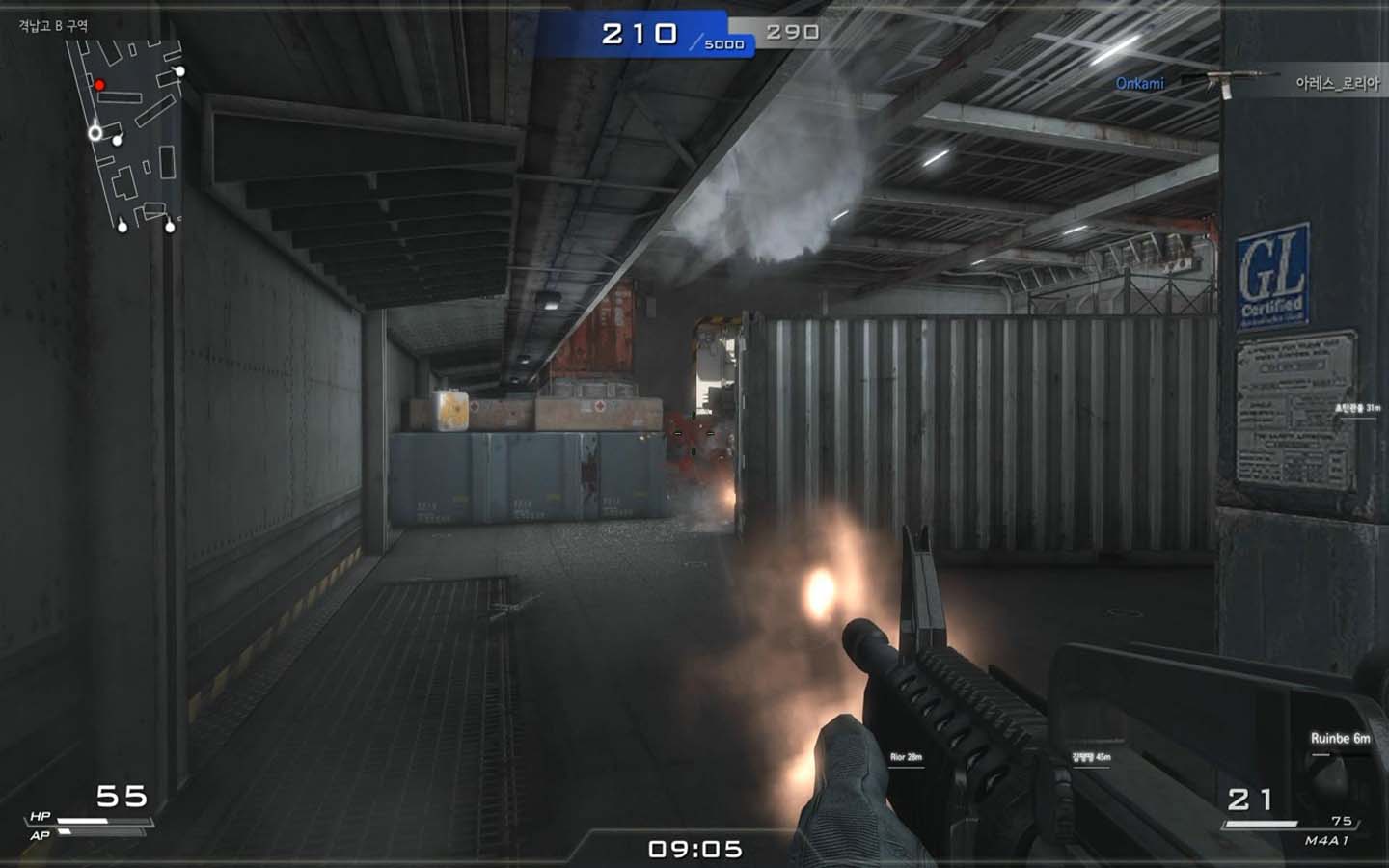The image size is (1389, 868).
Task: Click the minimap in the corner
Action: (x=125, y=135)
